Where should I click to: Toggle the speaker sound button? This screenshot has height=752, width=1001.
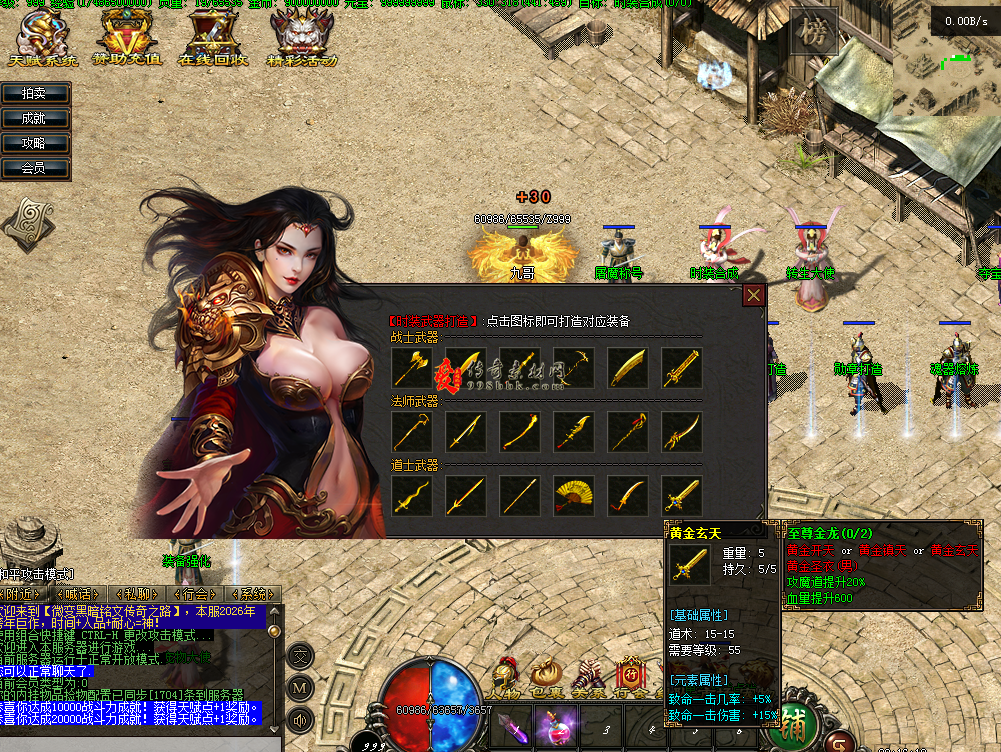(299, 718)
